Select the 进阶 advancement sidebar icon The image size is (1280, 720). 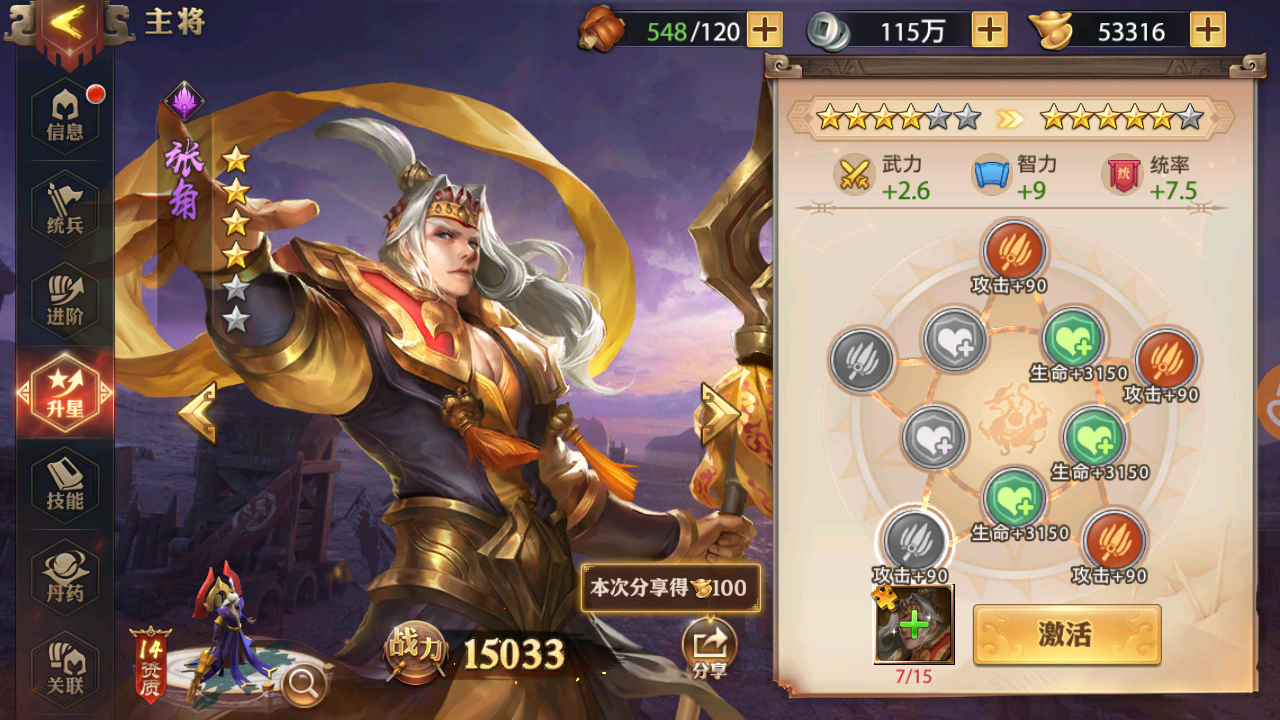pos(62,295)
